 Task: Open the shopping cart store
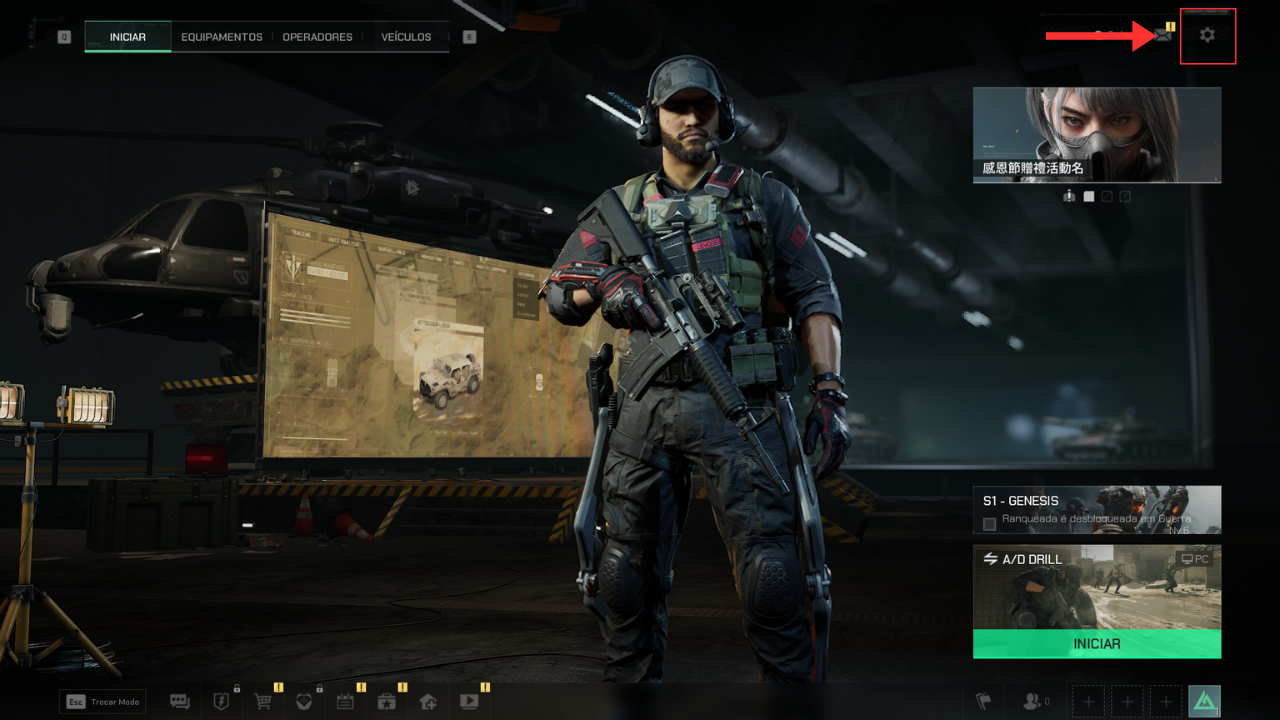point(263,702)
